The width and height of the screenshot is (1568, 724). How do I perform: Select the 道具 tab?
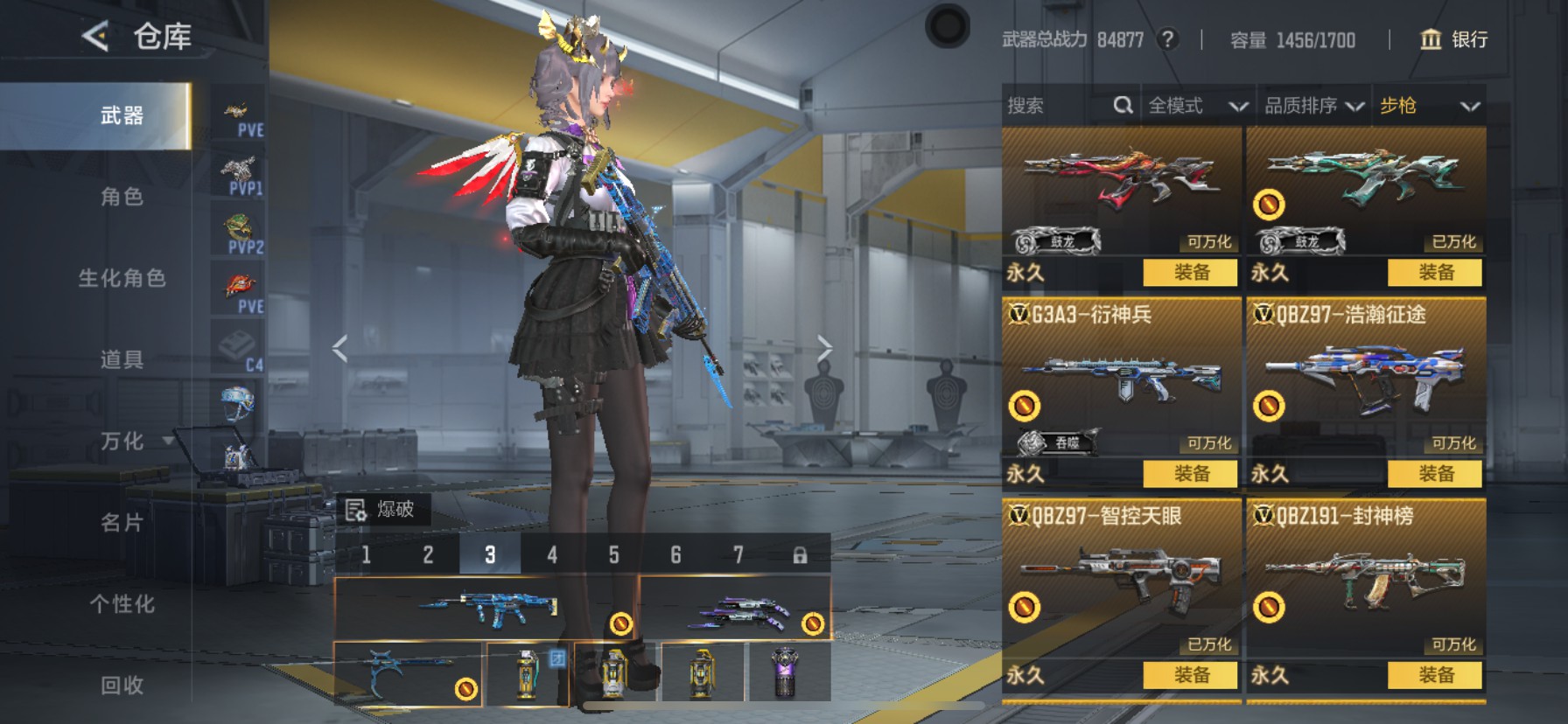122,359
